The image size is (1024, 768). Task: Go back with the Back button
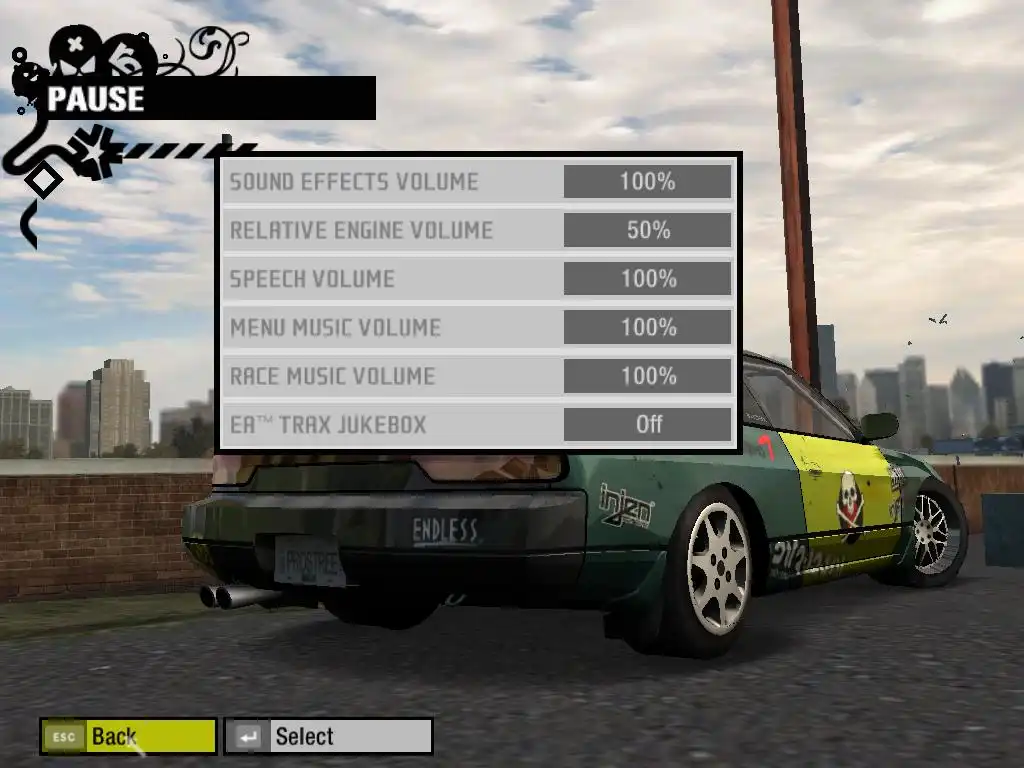pos(128,737)
